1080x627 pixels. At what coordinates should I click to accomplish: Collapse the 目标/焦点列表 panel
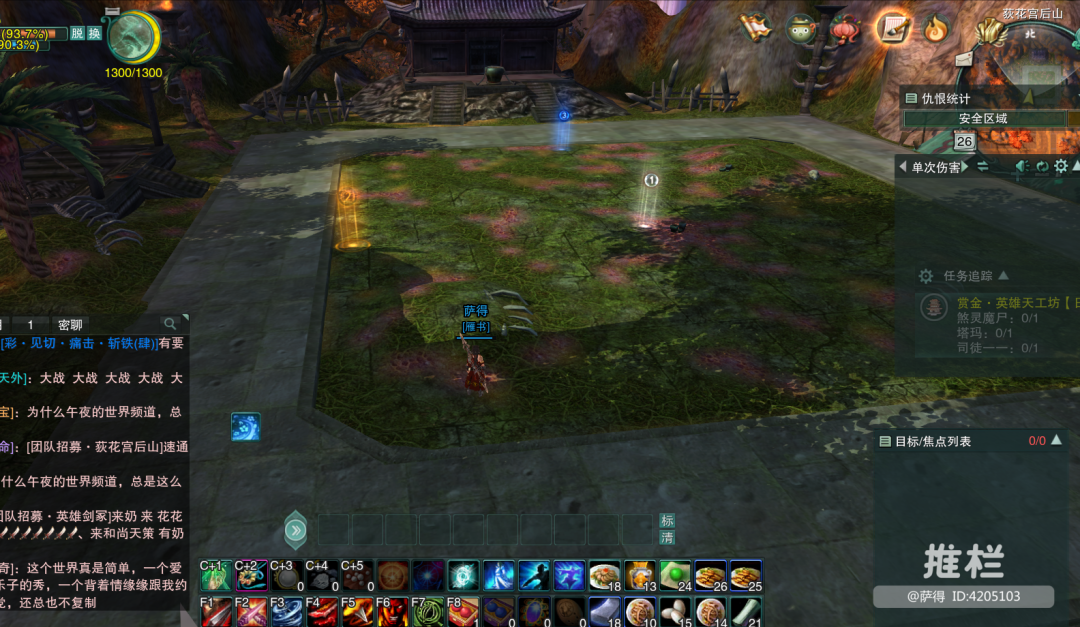(x=1056, y=439)
